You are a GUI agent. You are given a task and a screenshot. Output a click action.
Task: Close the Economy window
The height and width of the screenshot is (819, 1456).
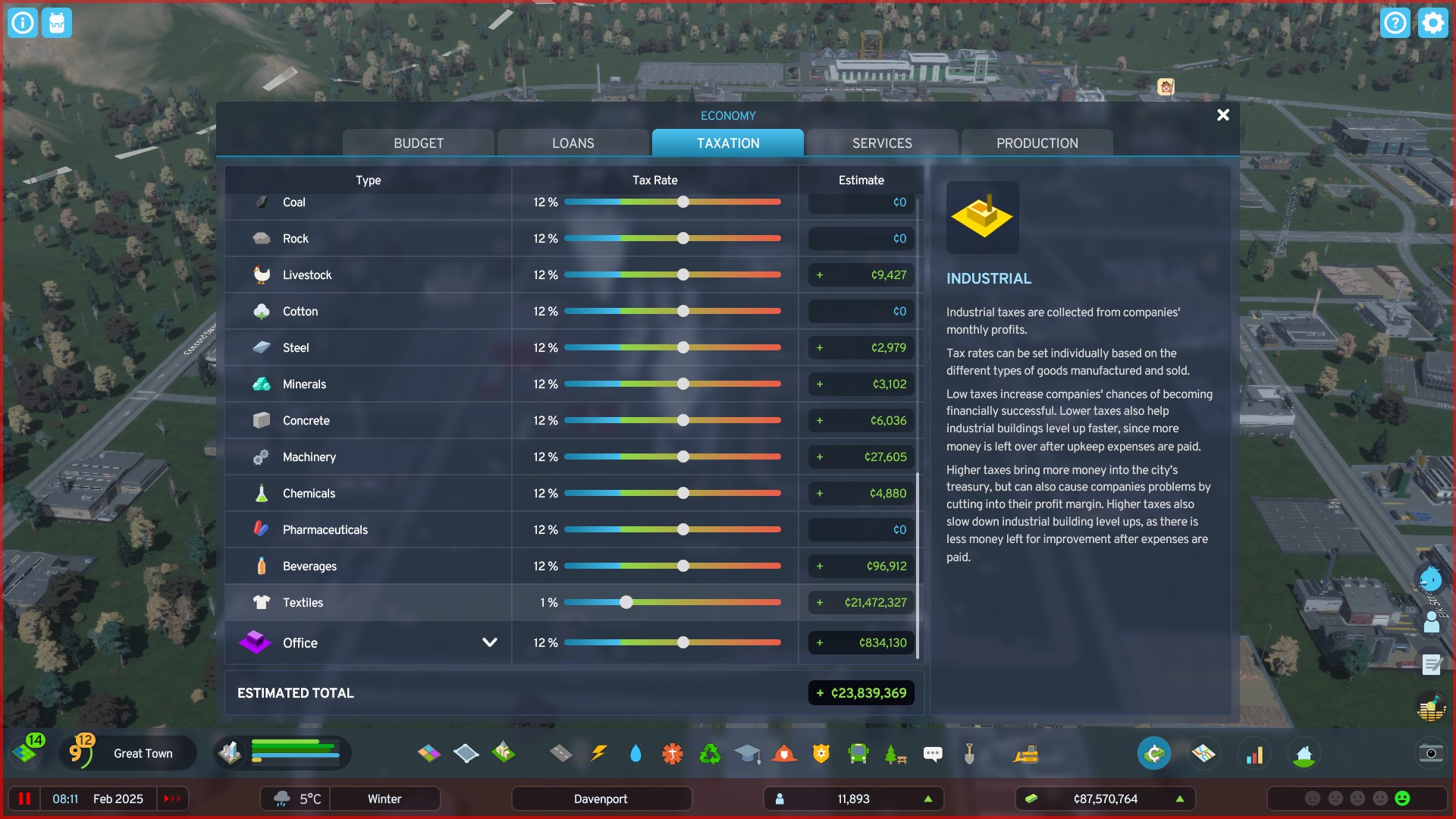click(x=1222, y=115)
